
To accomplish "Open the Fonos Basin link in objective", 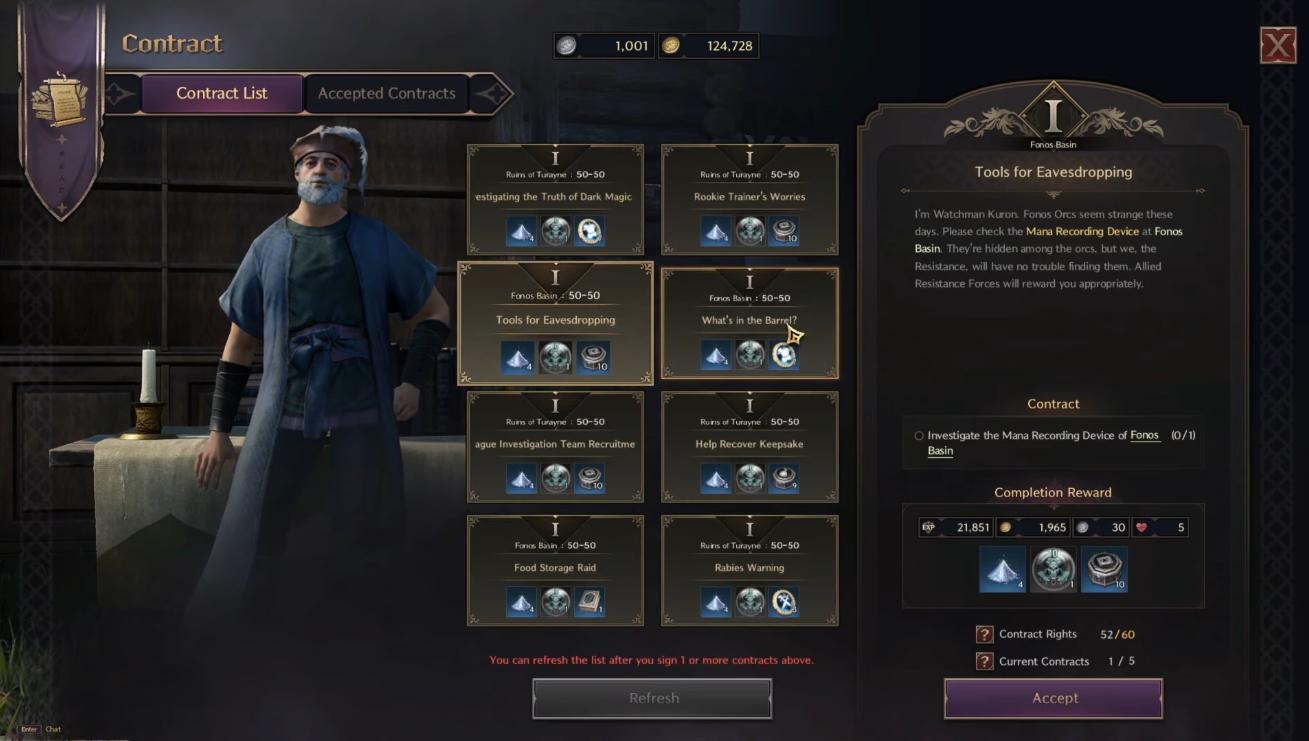I will click(1144, 436).
